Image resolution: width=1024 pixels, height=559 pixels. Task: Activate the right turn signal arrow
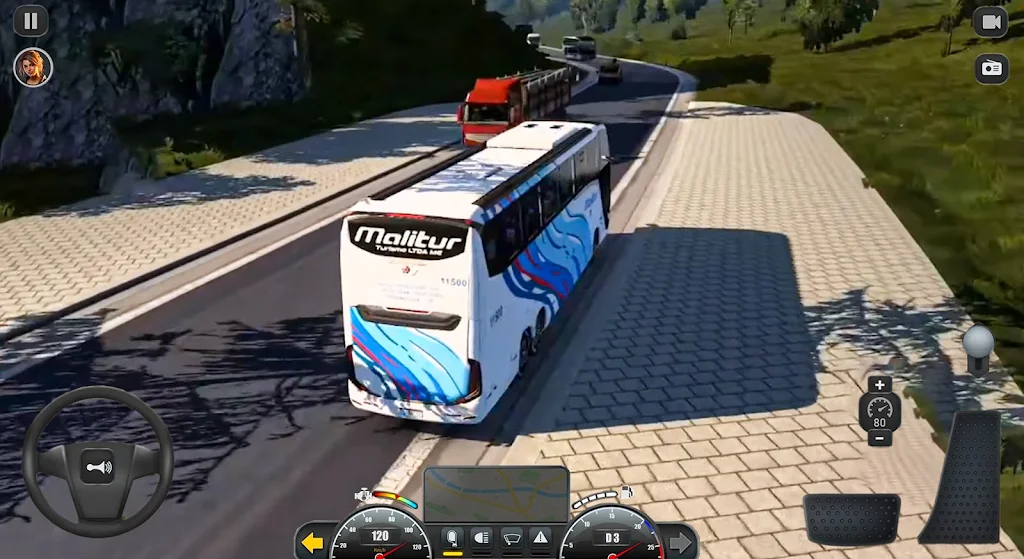[680, 543]
